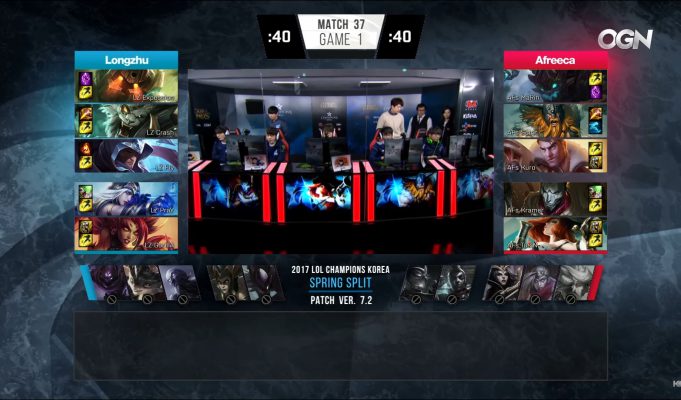Click AFs Kramer's Jhin pick
The height and width of the screenshot is (400, 681).
tap(547, 199)
